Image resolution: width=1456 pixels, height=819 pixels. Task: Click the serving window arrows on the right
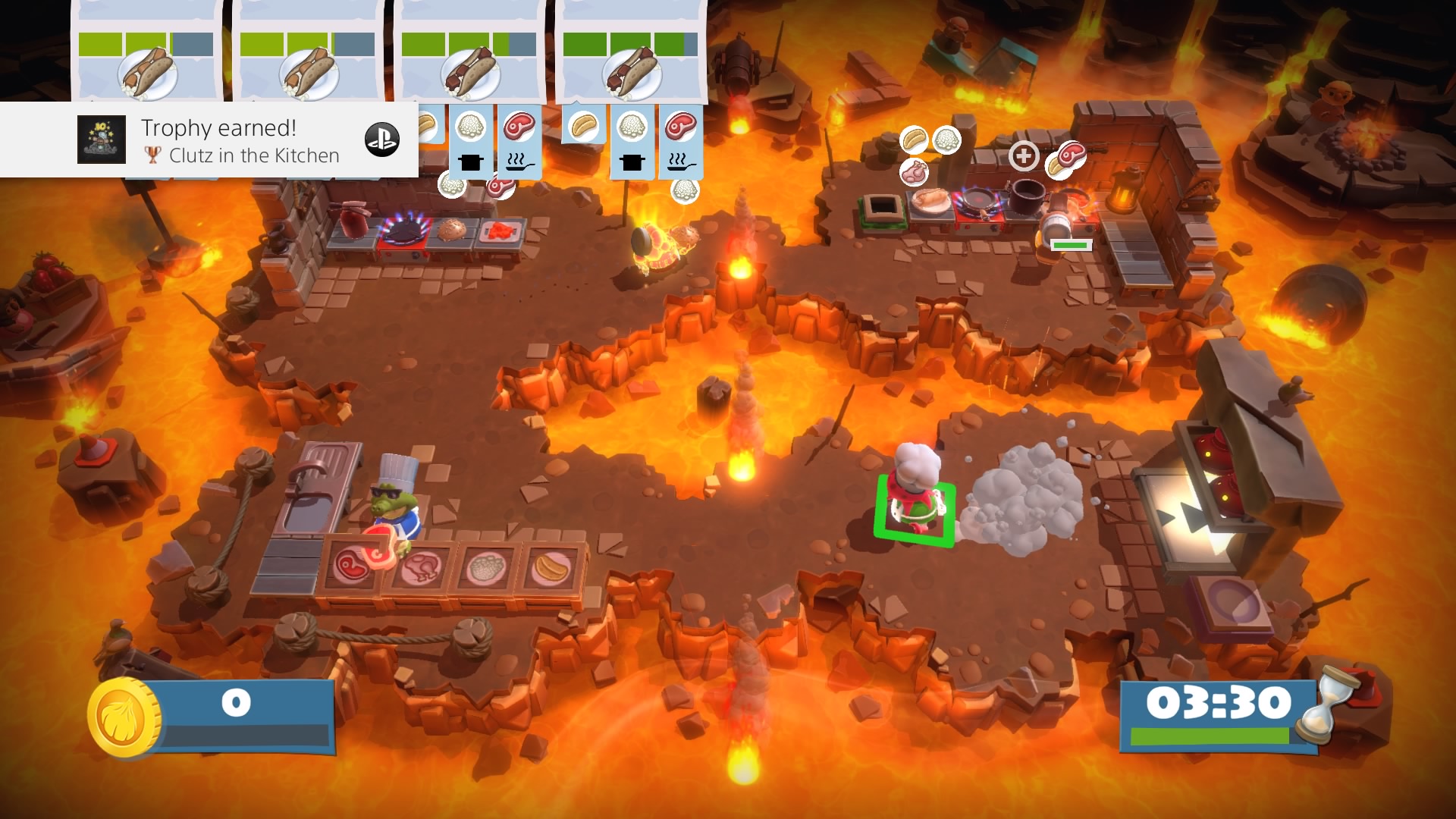(x=1183, y=516)
